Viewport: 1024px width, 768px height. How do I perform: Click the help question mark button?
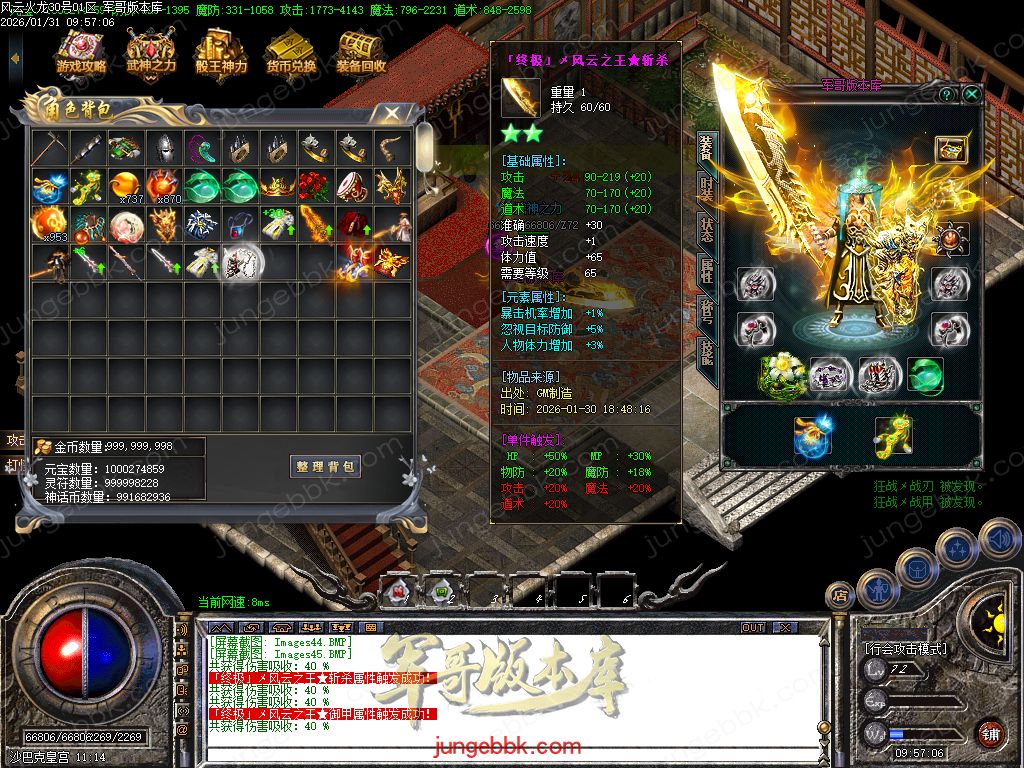(x=946, y=94)
